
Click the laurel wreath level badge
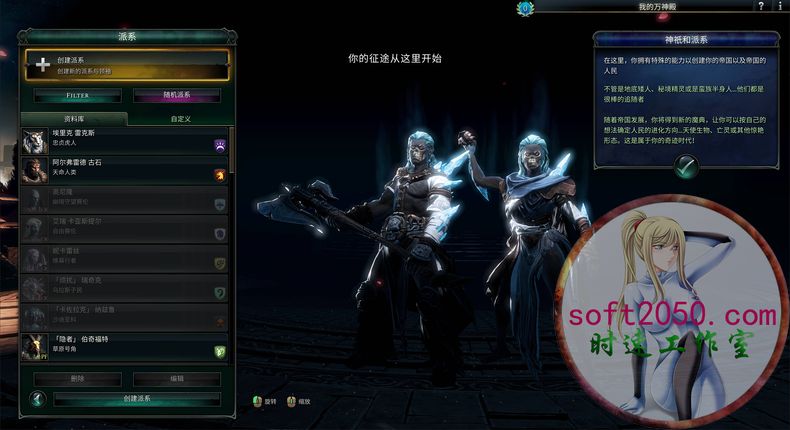(x=526, y=8)
